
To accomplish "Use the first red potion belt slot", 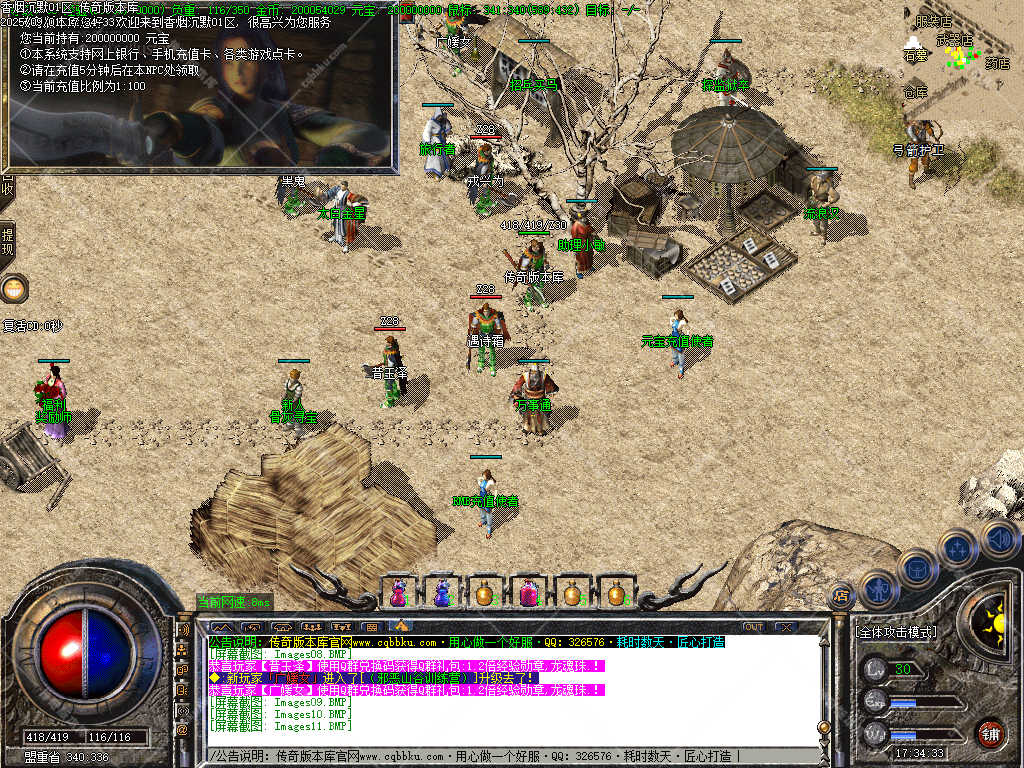I will [399, 593].
